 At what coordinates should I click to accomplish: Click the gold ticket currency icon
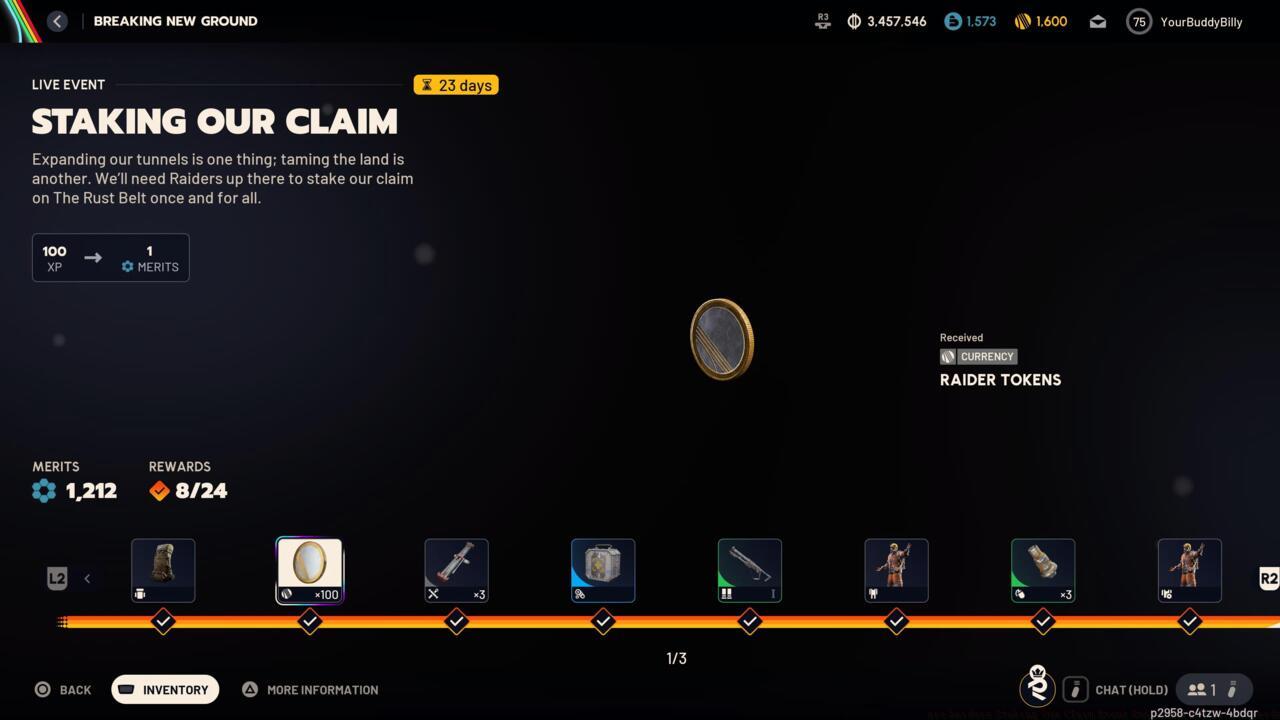(x=1021, y=21)
